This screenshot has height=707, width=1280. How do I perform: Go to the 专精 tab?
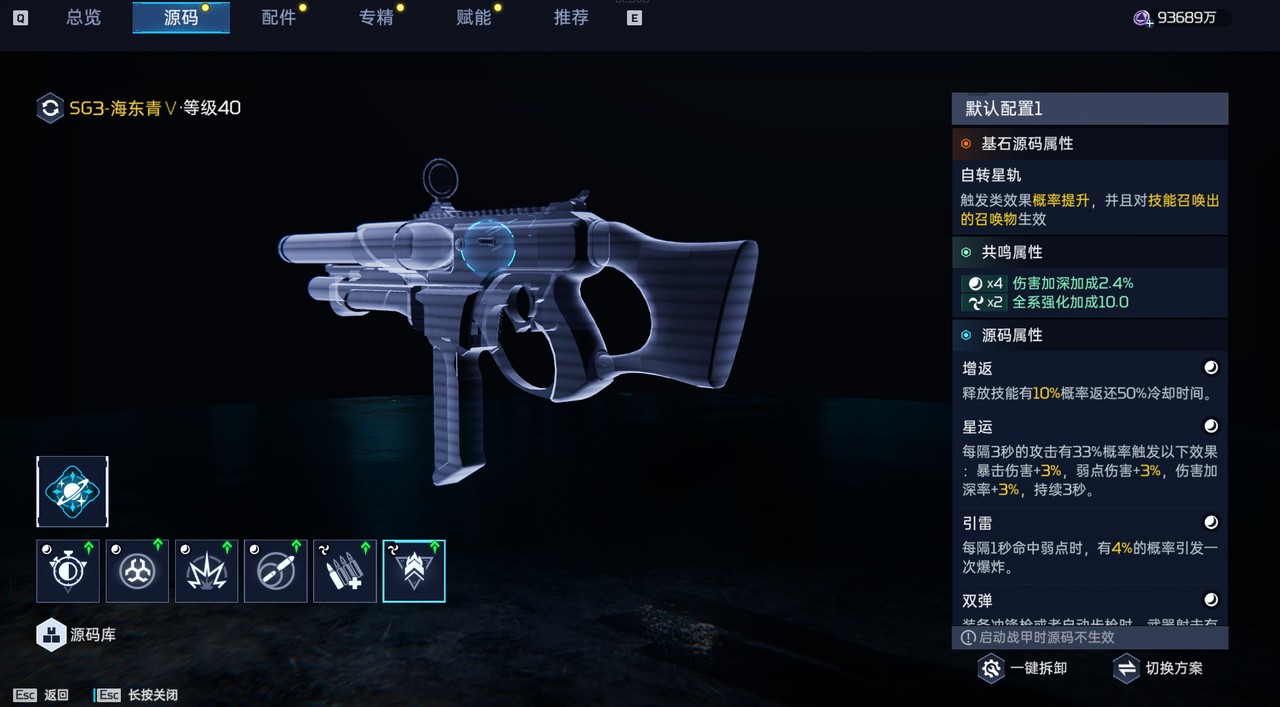coord(376,17)
